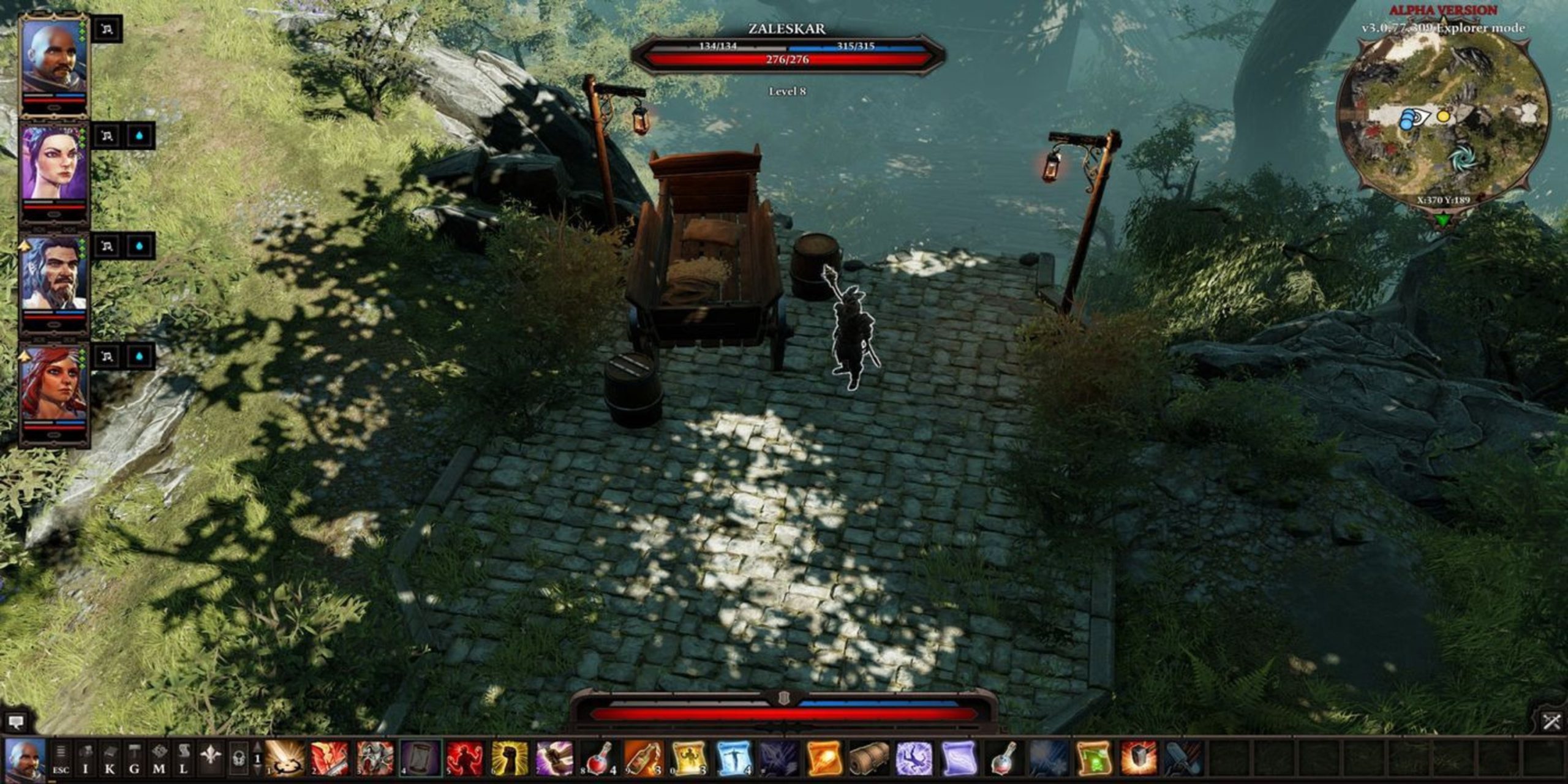Open the inventory with the I button
Screen dimensions: 1568x784
86,759
